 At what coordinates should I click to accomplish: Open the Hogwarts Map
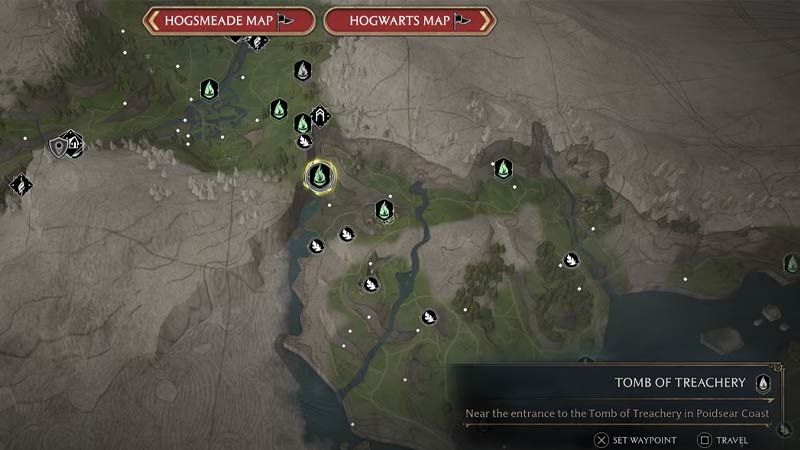[x=409, y=19]
